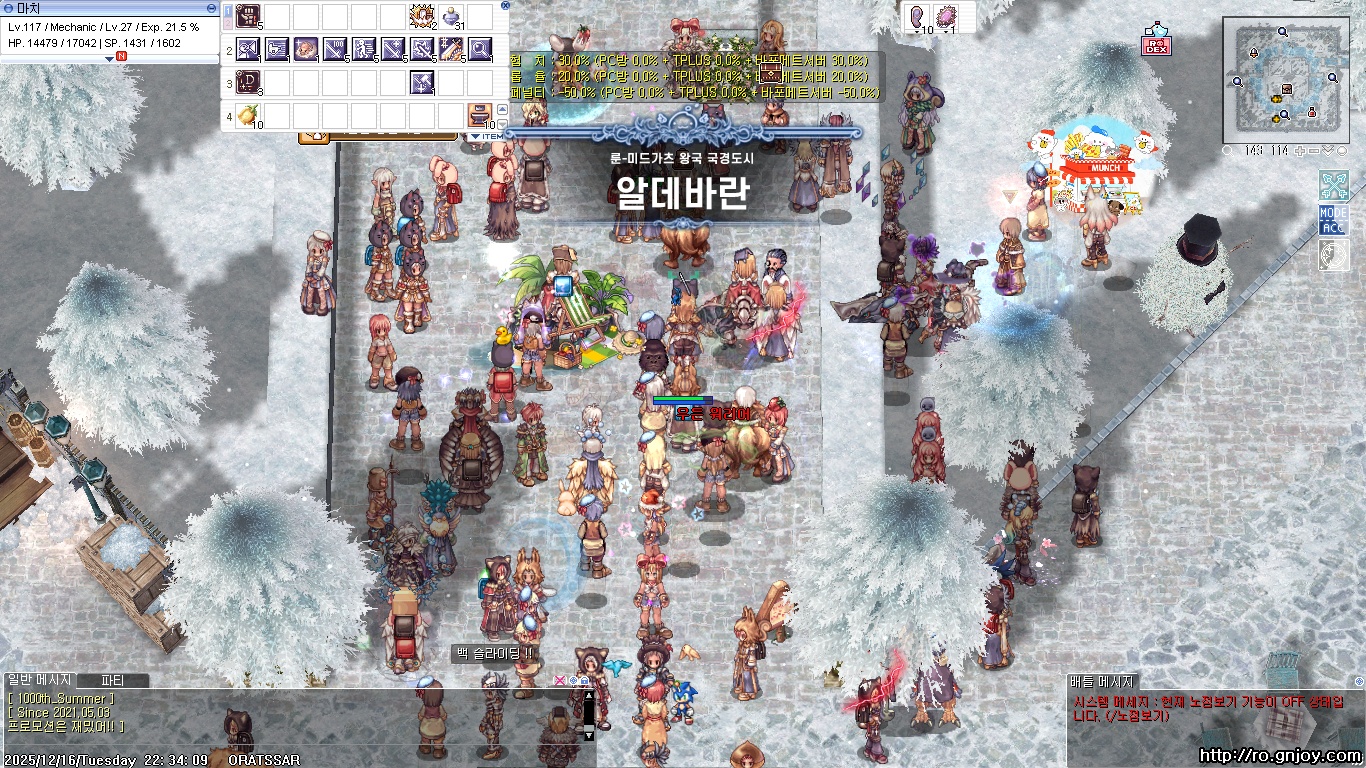Click the minimap zoom-in plus control
The image size is (1366, 768).
point(1300,151)
